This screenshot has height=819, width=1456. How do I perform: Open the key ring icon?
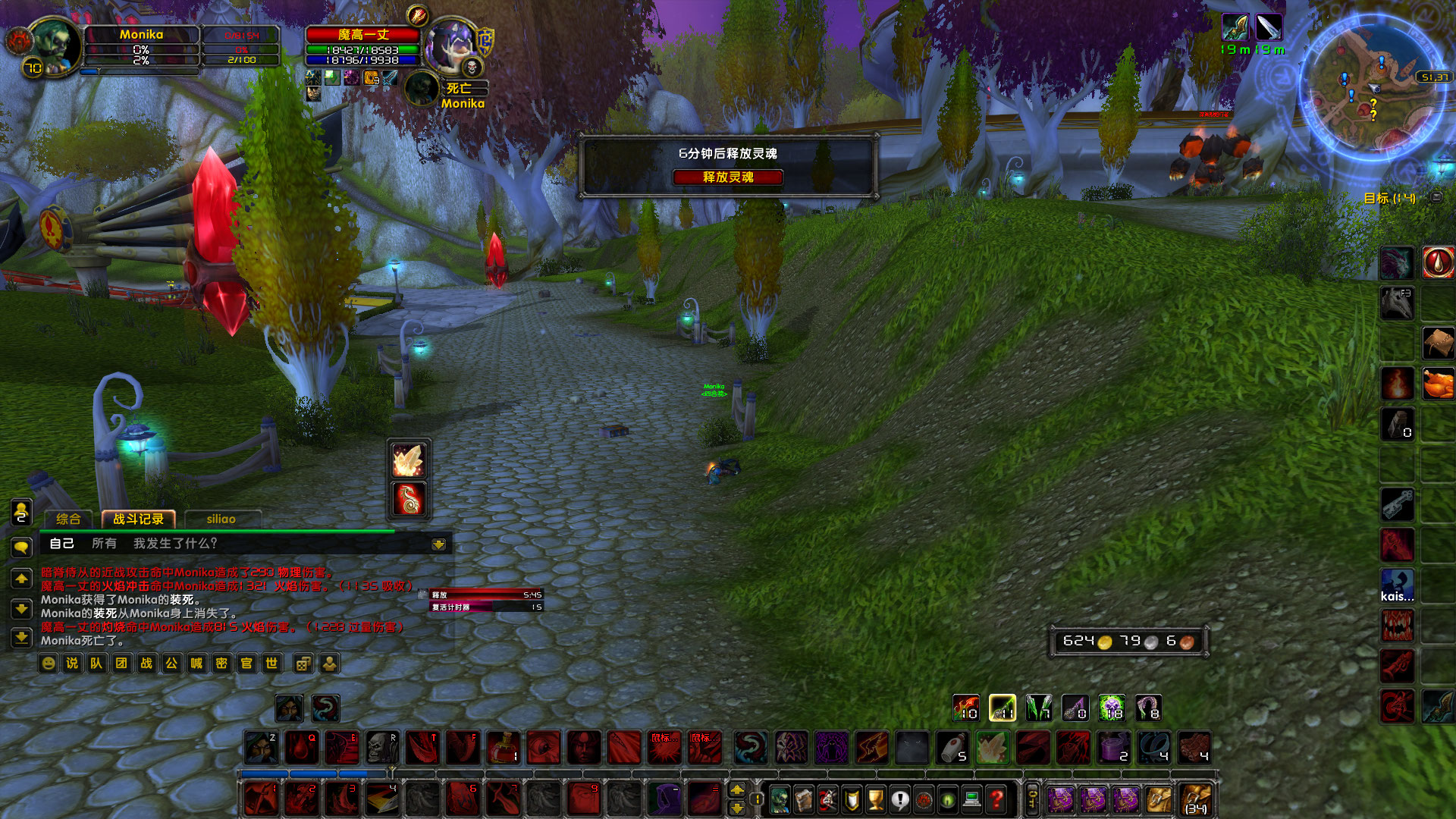1032,798
